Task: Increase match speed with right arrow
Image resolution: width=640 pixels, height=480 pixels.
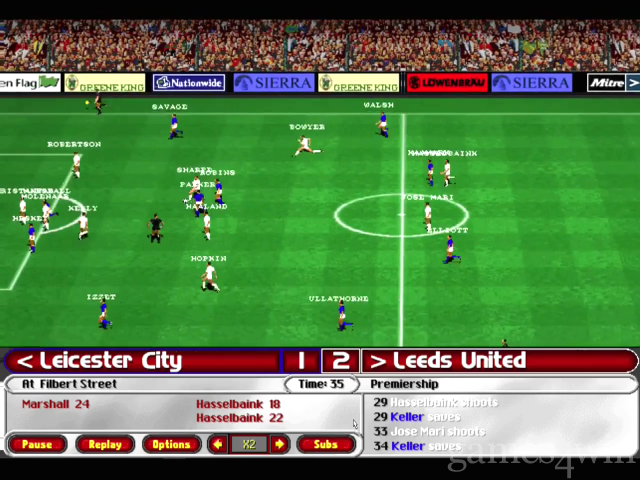Action: pos(279,444)
